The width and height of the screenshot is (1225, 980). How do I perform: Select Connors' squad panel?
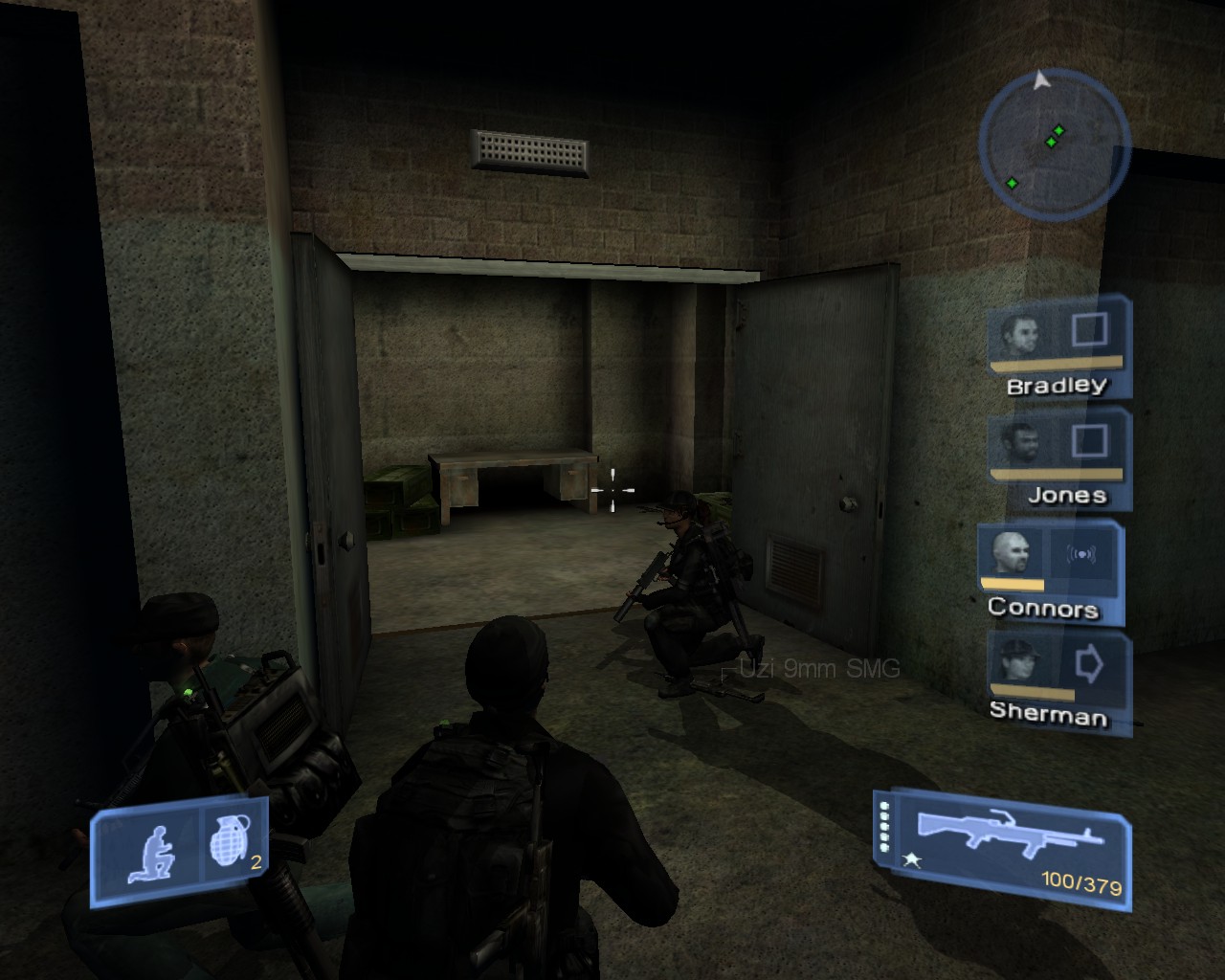(1047, 571)
